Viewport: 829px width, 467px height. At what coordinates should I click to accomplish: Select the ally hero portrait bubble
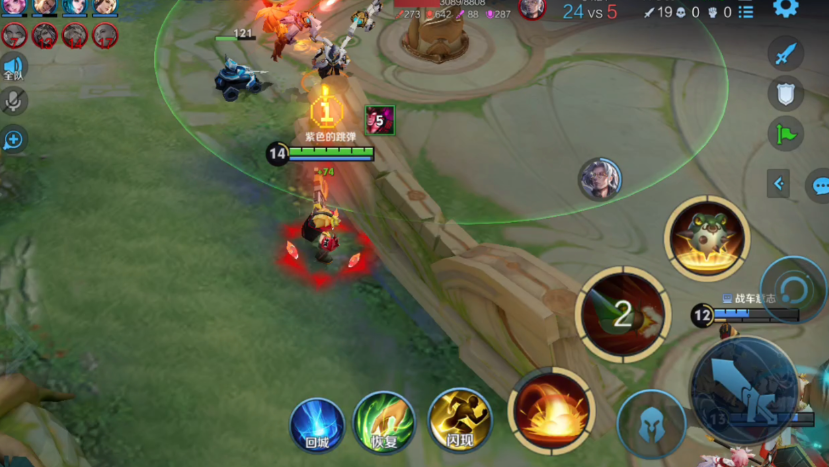pos(600,179)
